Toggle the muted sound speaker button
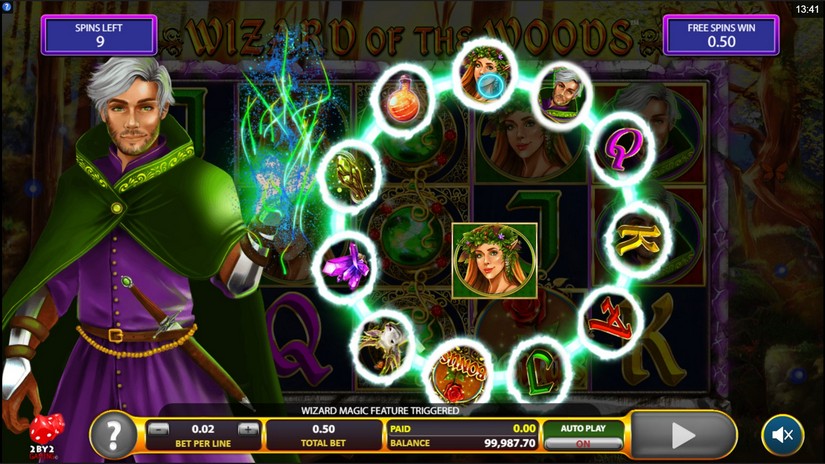The image size is (825, 464). coord(782,436)
